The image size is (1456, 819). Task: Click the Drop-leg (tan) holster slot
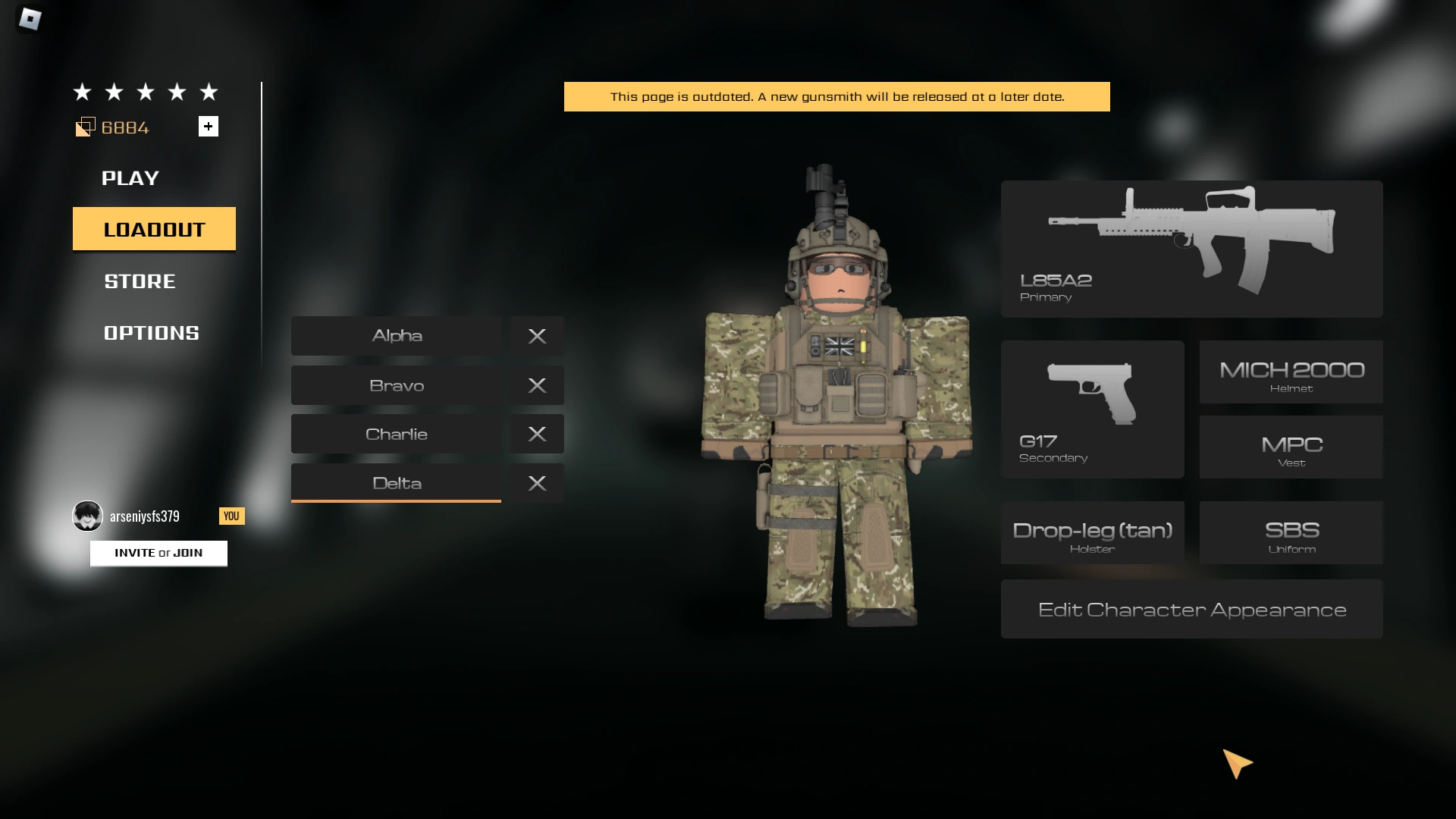point(1093,532)
